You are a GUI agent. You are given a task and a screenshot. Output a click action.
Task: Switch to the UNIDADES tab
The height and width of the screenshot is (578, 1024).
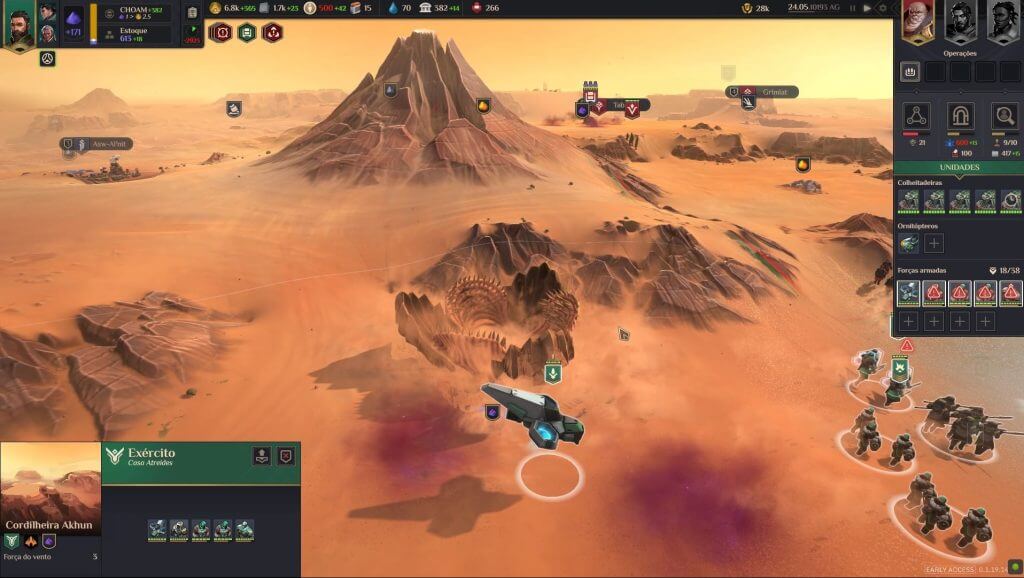(958, 167)
